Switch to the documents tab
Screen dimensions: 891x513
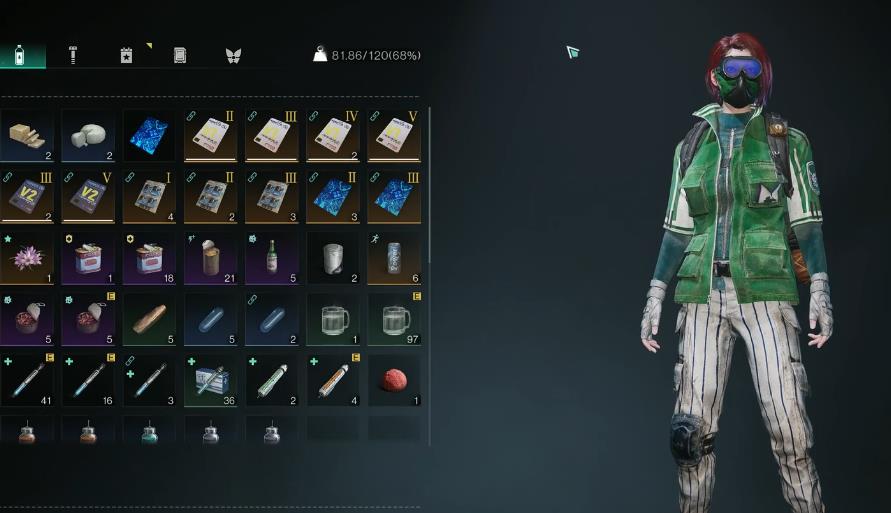tap(180, 55)
